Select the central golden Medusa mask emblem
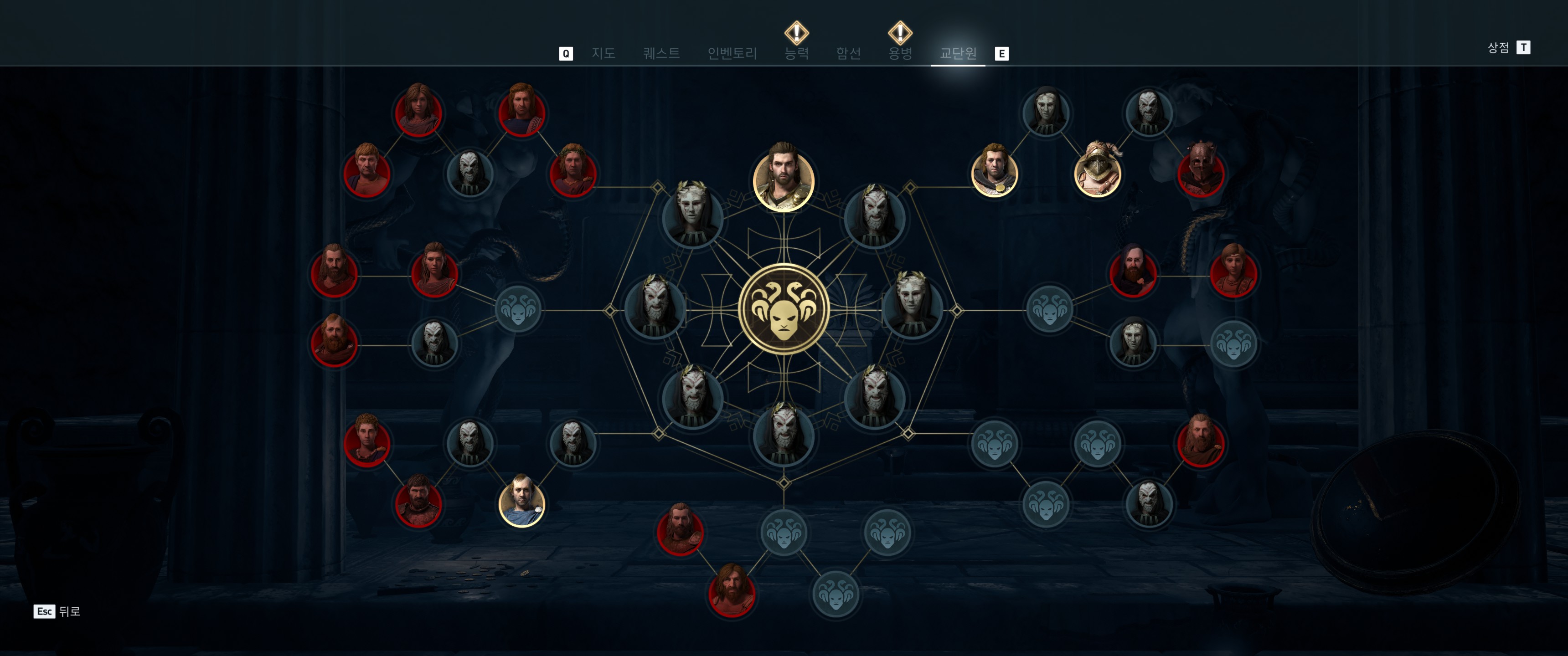The height and width of the screenshot is (656, 1568). coord(784,309)
